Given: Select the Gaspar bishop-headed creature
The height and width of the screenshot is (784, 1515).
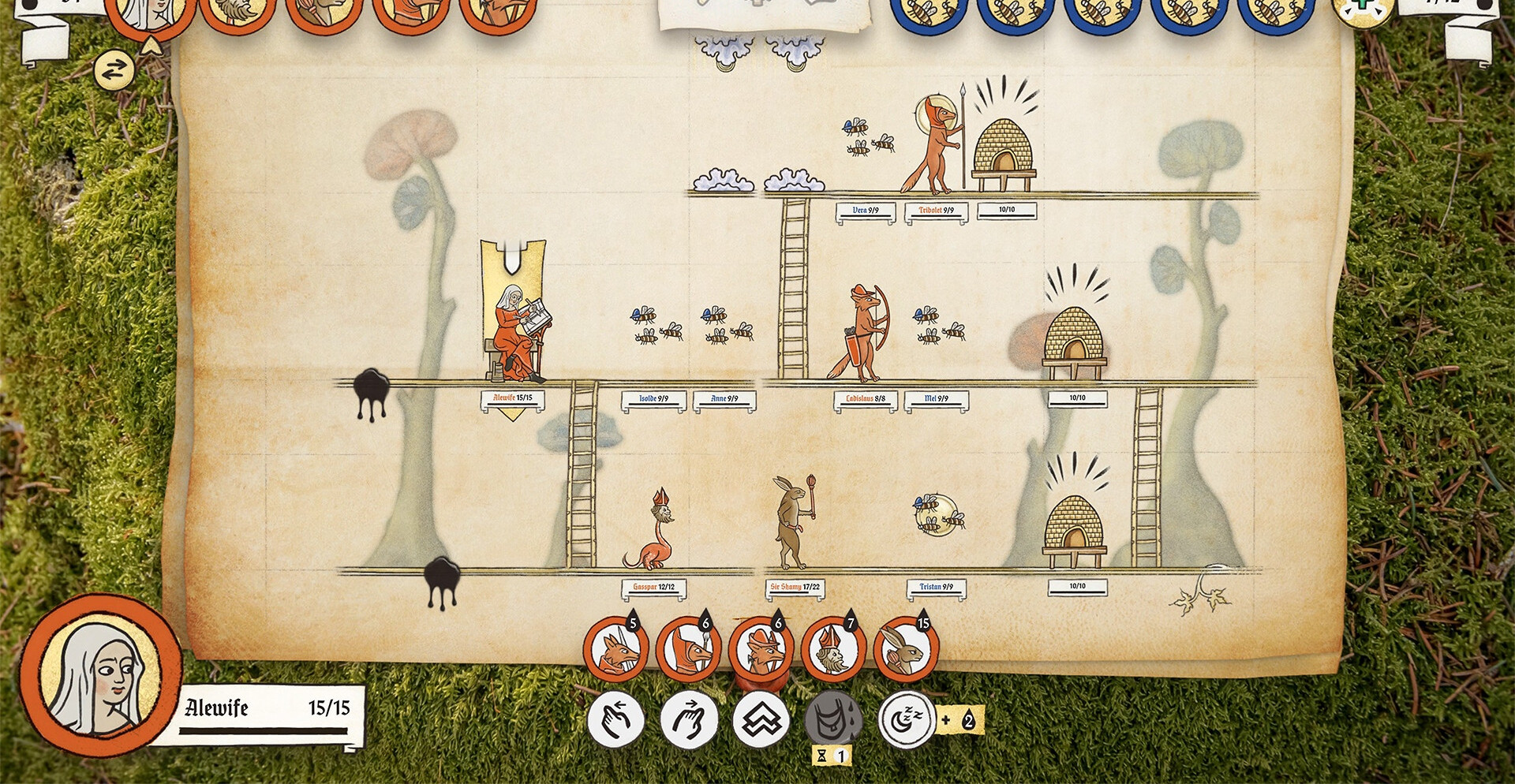Looking at the screenshot, I should point(653,530).
